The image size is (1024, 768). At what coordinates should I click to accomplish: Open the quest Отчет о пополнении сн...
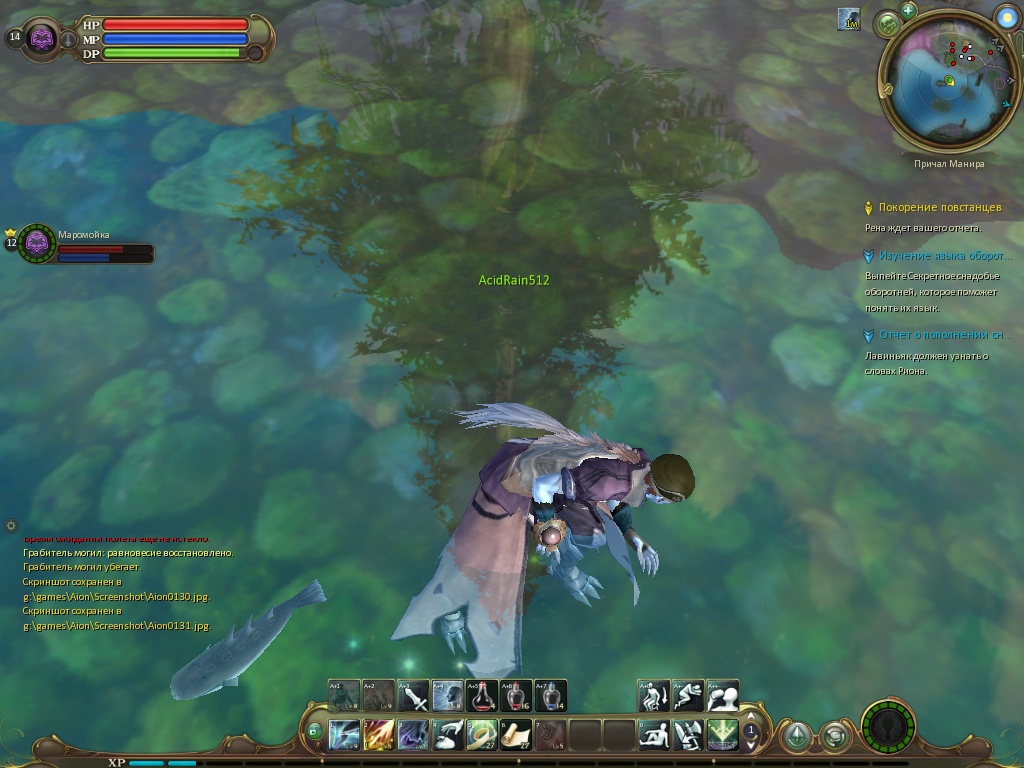tap(945, 335)
